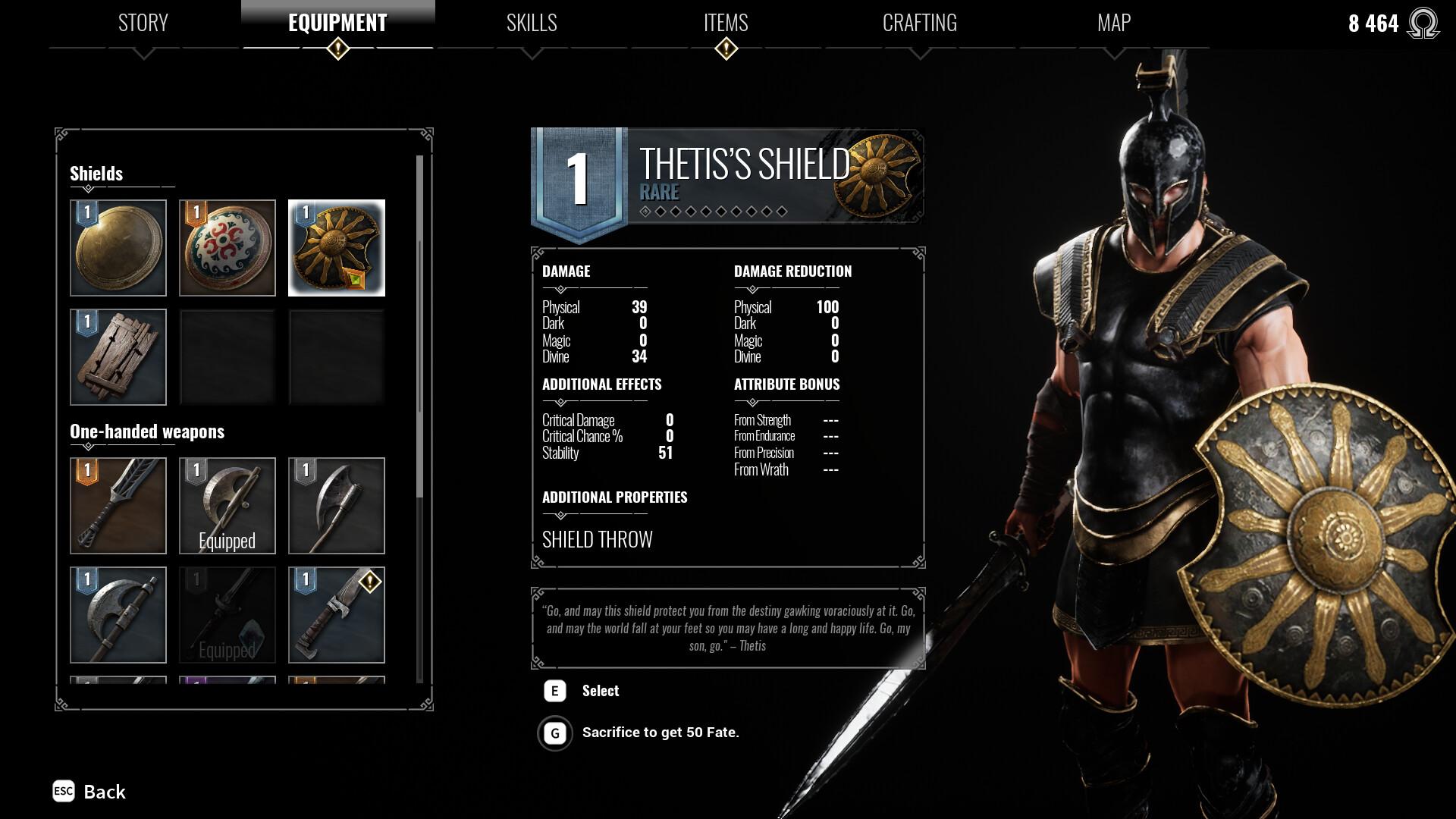Open the Items tab
Screen dimensions: 1456x819
coord(726,24)
